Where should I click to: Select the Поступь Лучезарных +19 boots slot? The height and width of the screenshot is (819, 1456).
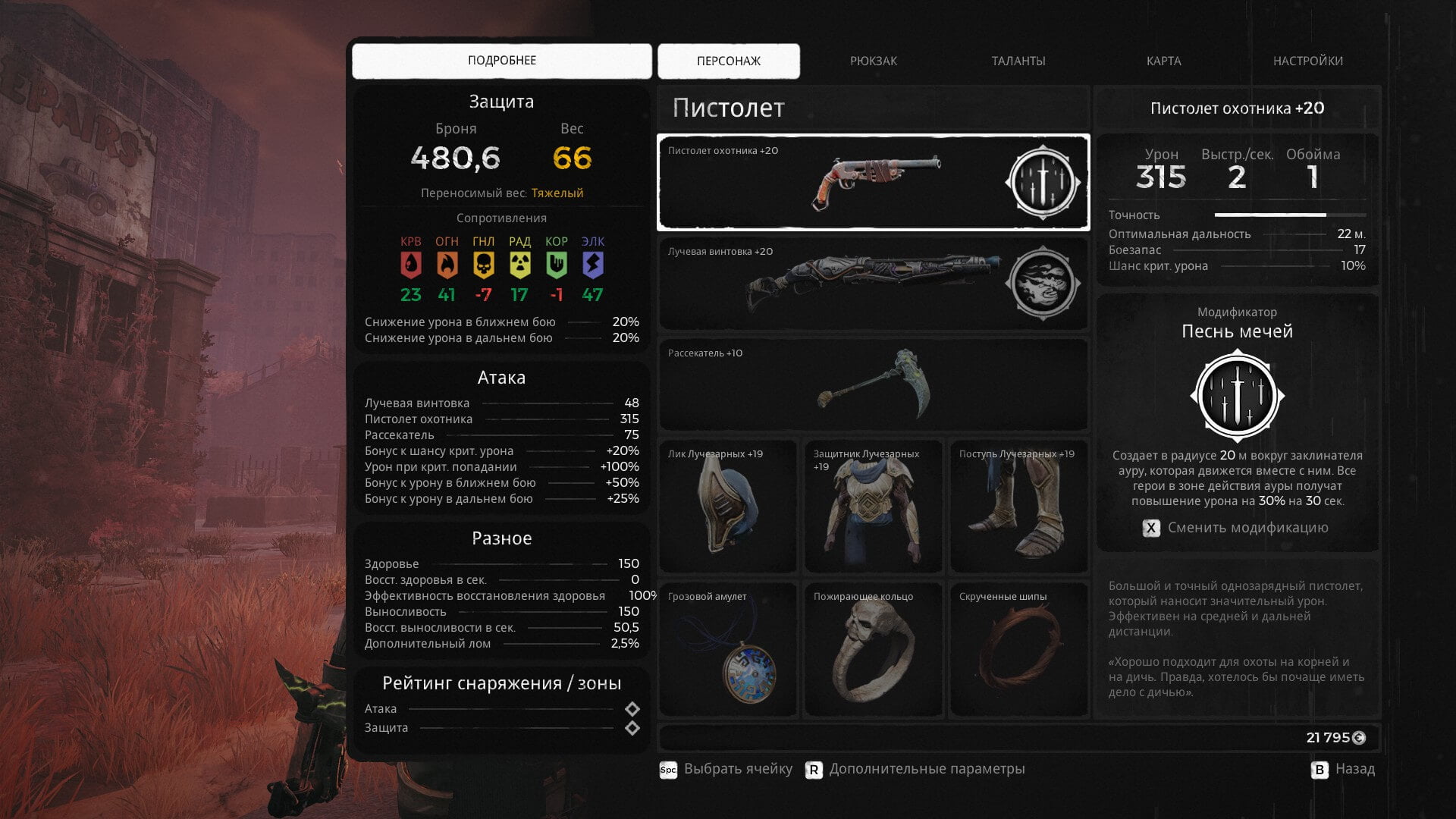pos(1018,507)
